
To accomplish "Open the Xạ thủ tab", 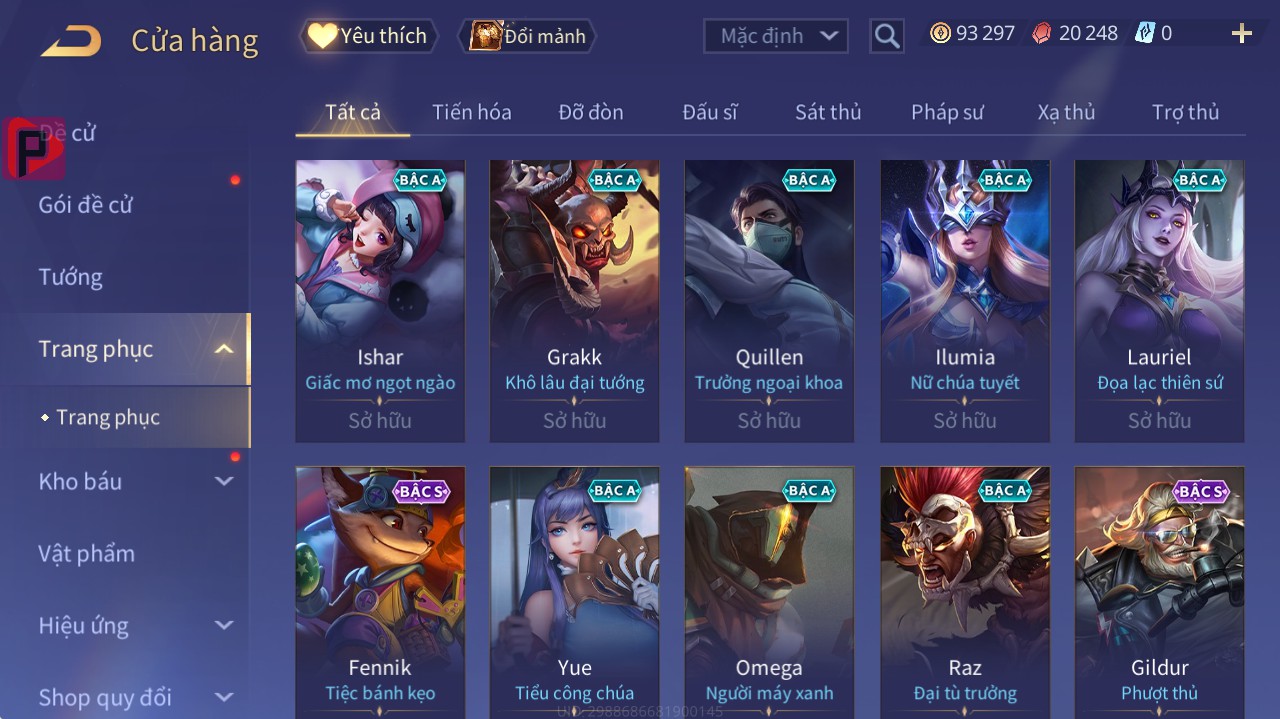I will point(1066,112).
